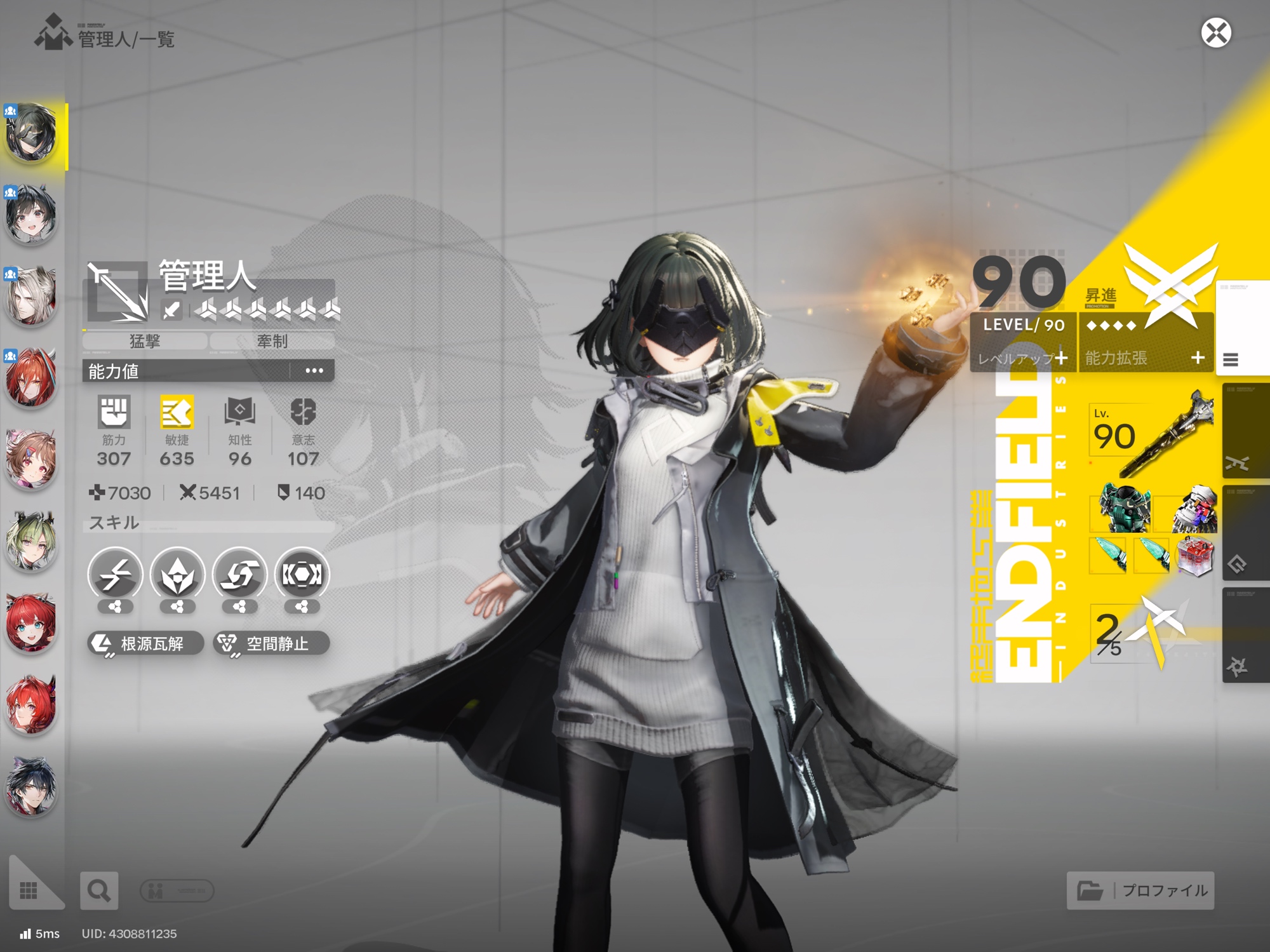The image size is (1270, 952).
Task: Select the red cube item slot
Action: (1194, 556)
